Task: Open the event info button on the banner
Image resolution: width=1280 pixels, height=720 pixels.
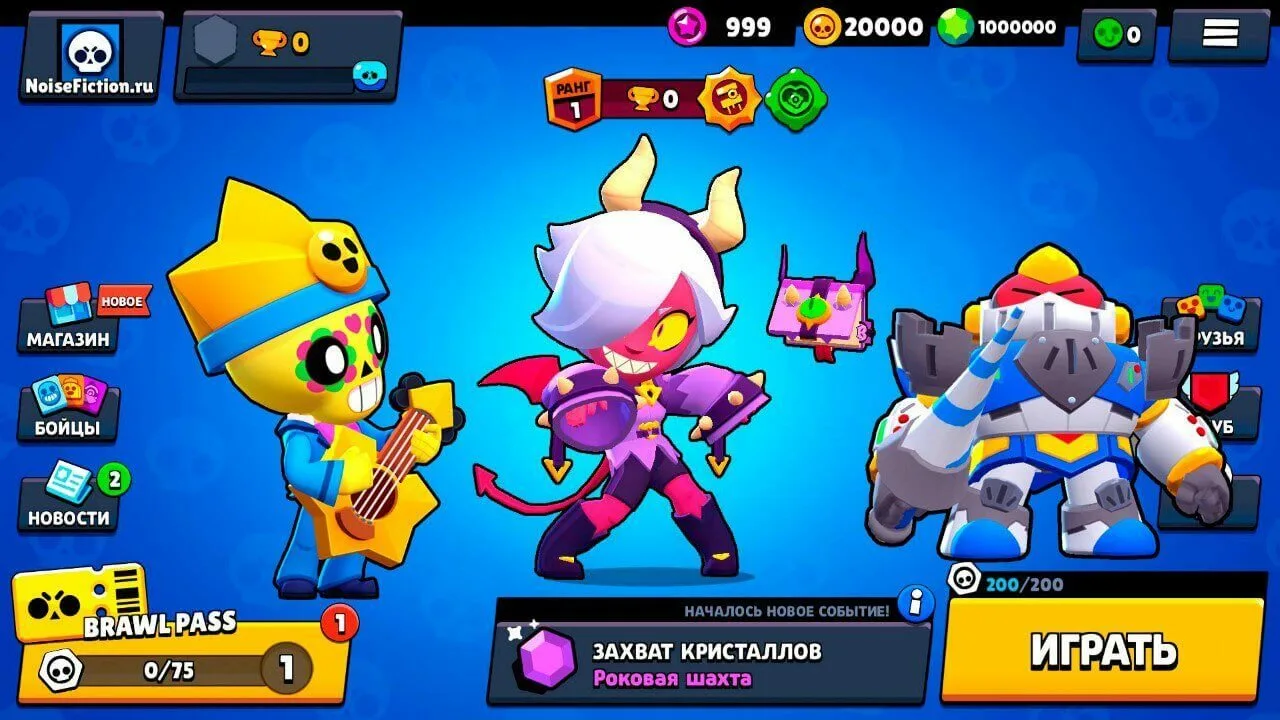Action: click(916, 602)
